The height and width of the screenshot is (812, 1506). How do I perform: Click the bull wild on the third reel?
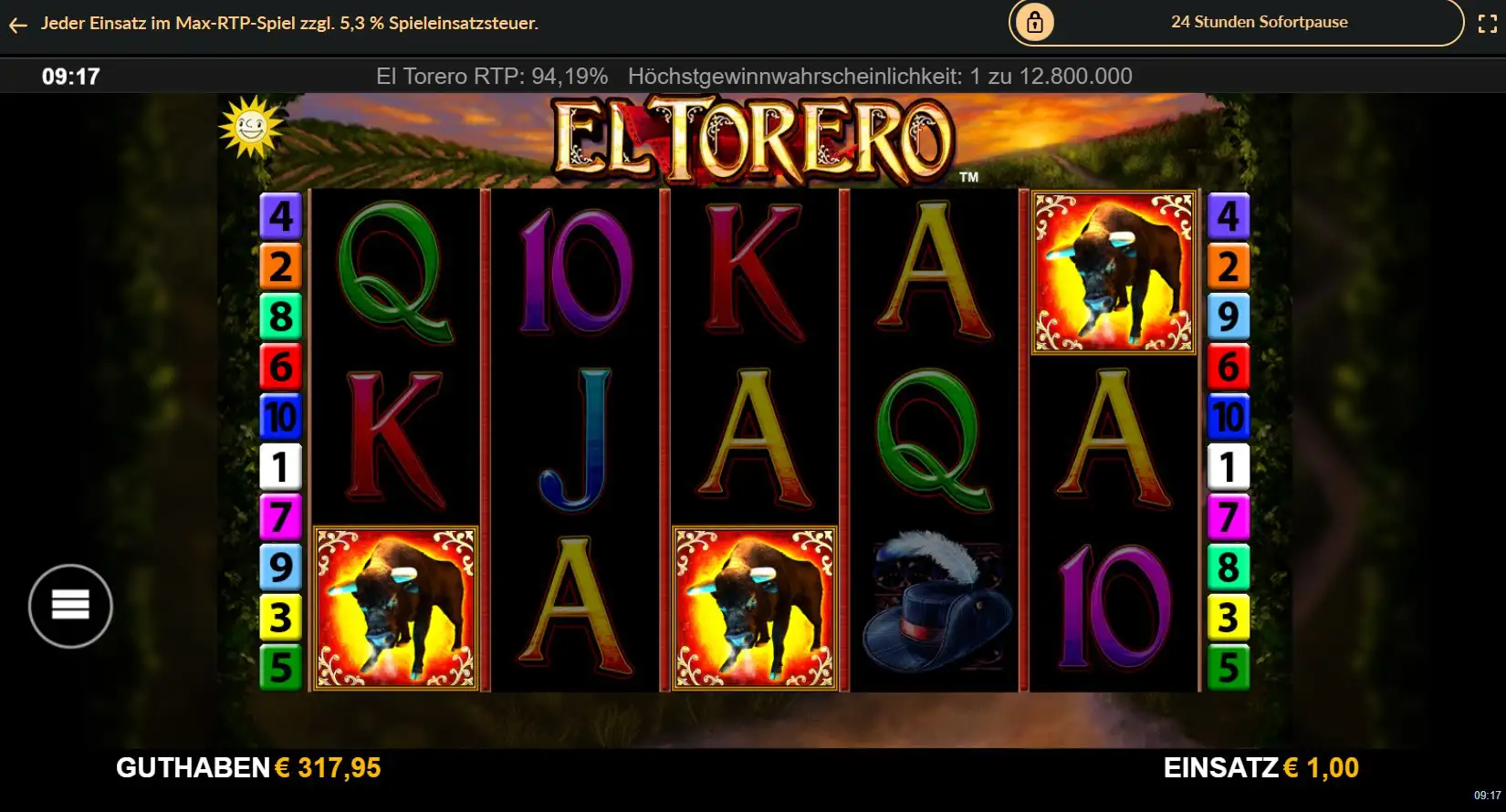tap(753, 607)
